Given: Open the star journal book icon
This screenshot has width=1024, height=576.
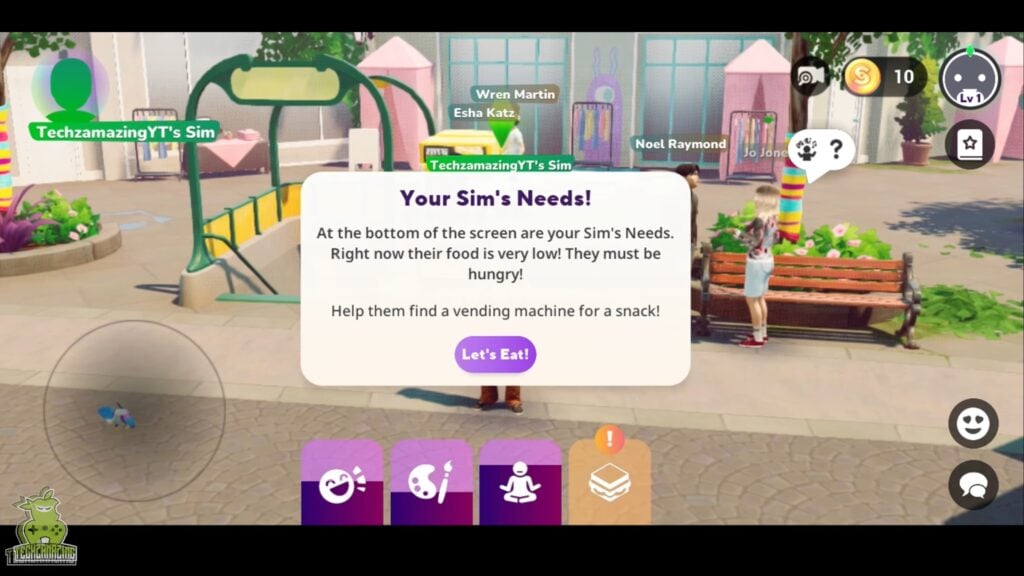Looking at the screenshot, I should (x=969, y=144).
